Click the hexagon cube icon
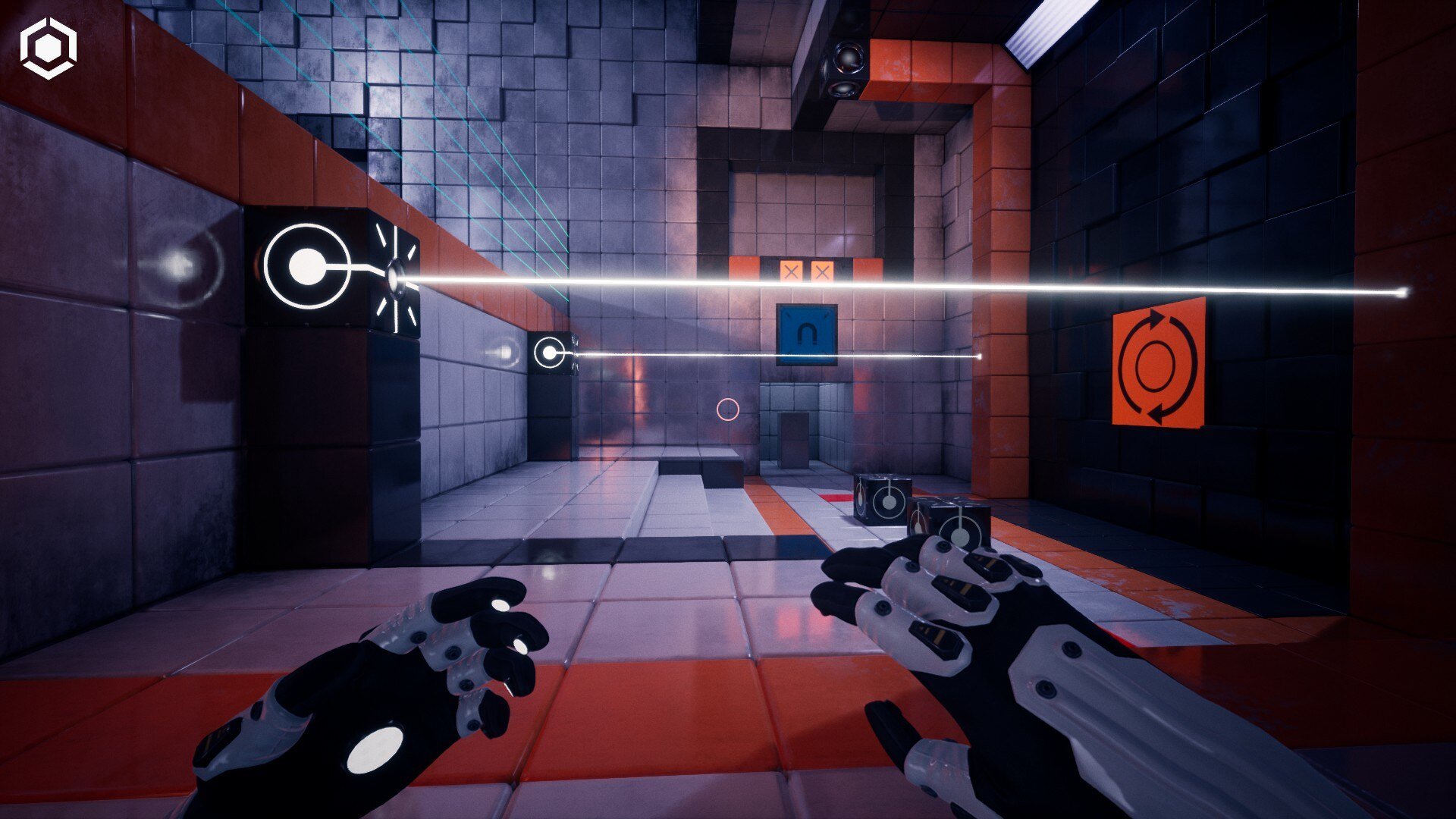Screen dimensions: 1456x819 tap(49, 49)
